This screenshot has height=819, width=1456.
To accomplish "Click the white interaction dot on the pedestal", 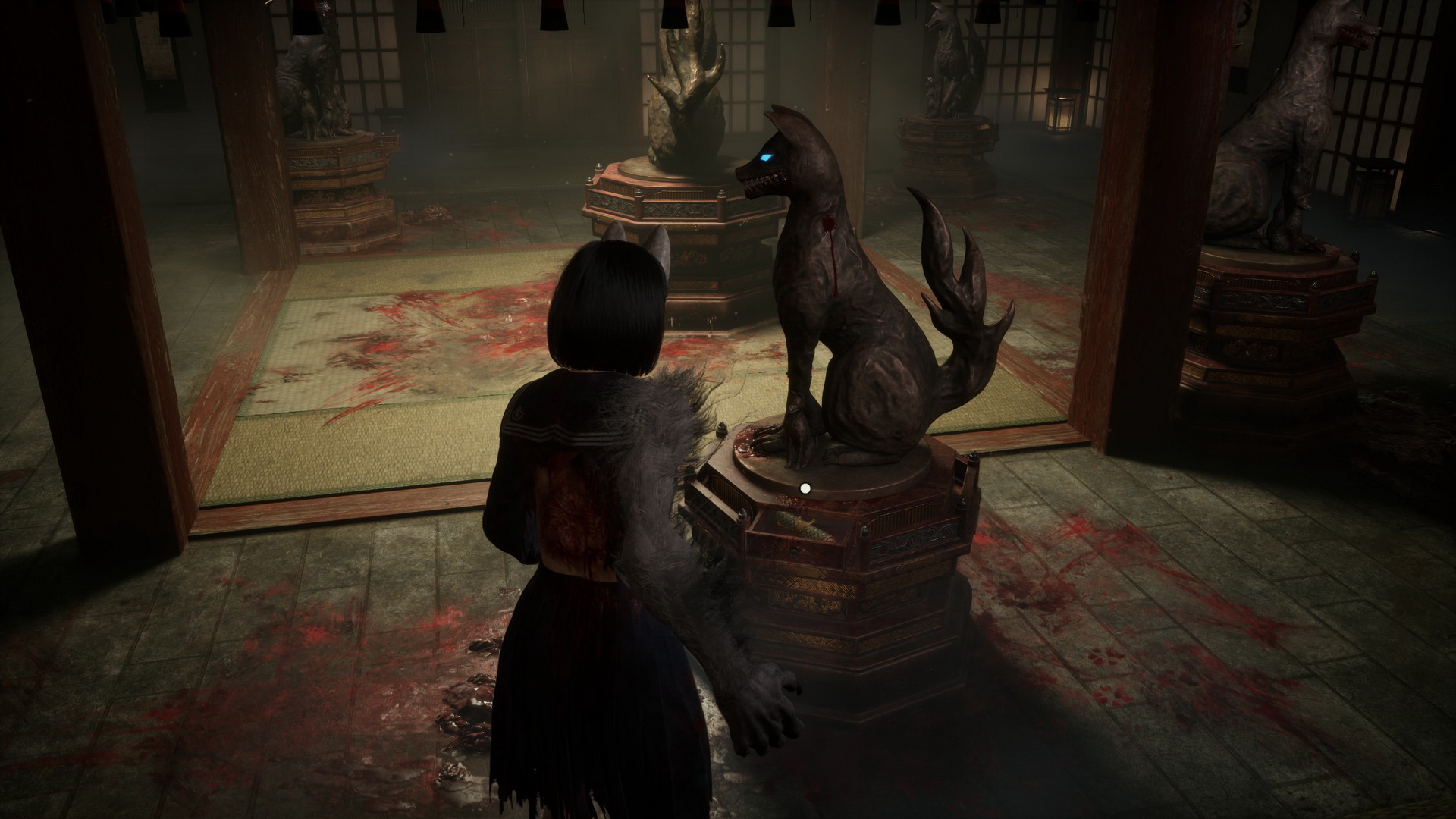I will [x=805, y=488].
